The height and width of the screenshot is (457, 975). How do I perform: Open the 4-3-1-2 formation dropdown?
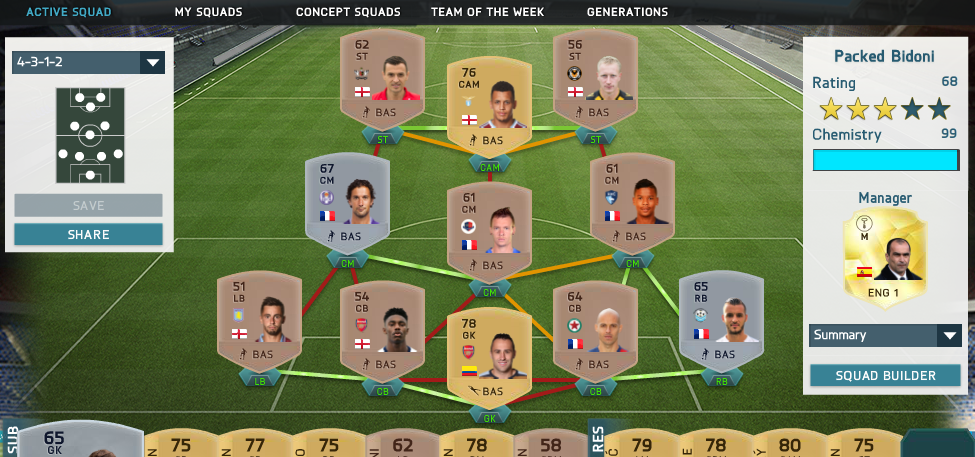(x=88, y=62)
